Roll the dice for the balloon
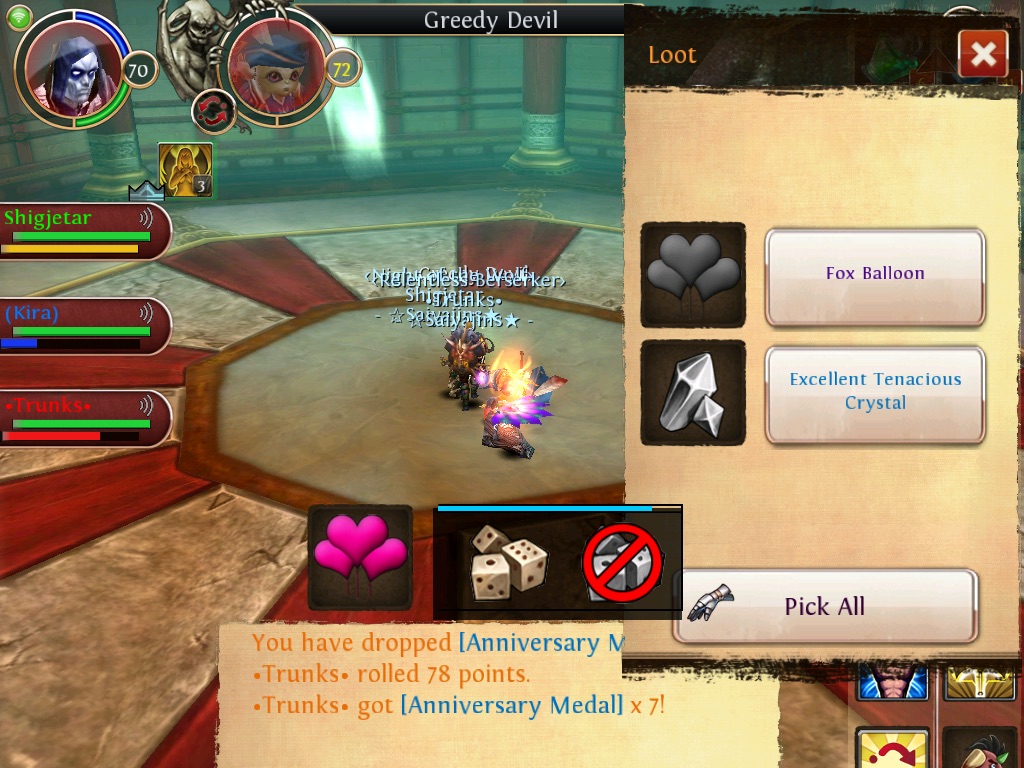The height and width of the screenshot is (768, 1024). (x=509, y=562)
